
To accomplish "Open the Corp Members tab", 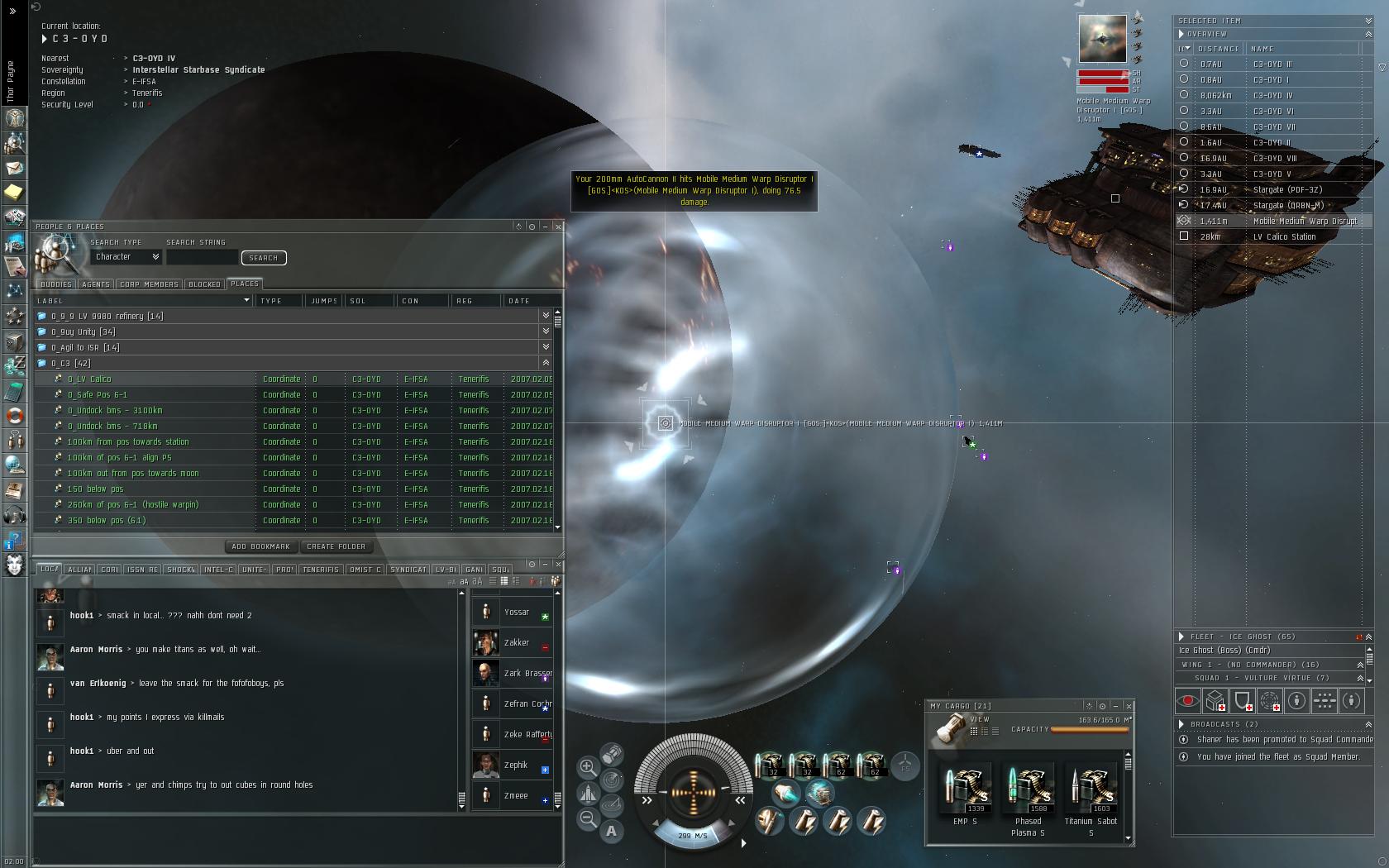I will [149, 284].
